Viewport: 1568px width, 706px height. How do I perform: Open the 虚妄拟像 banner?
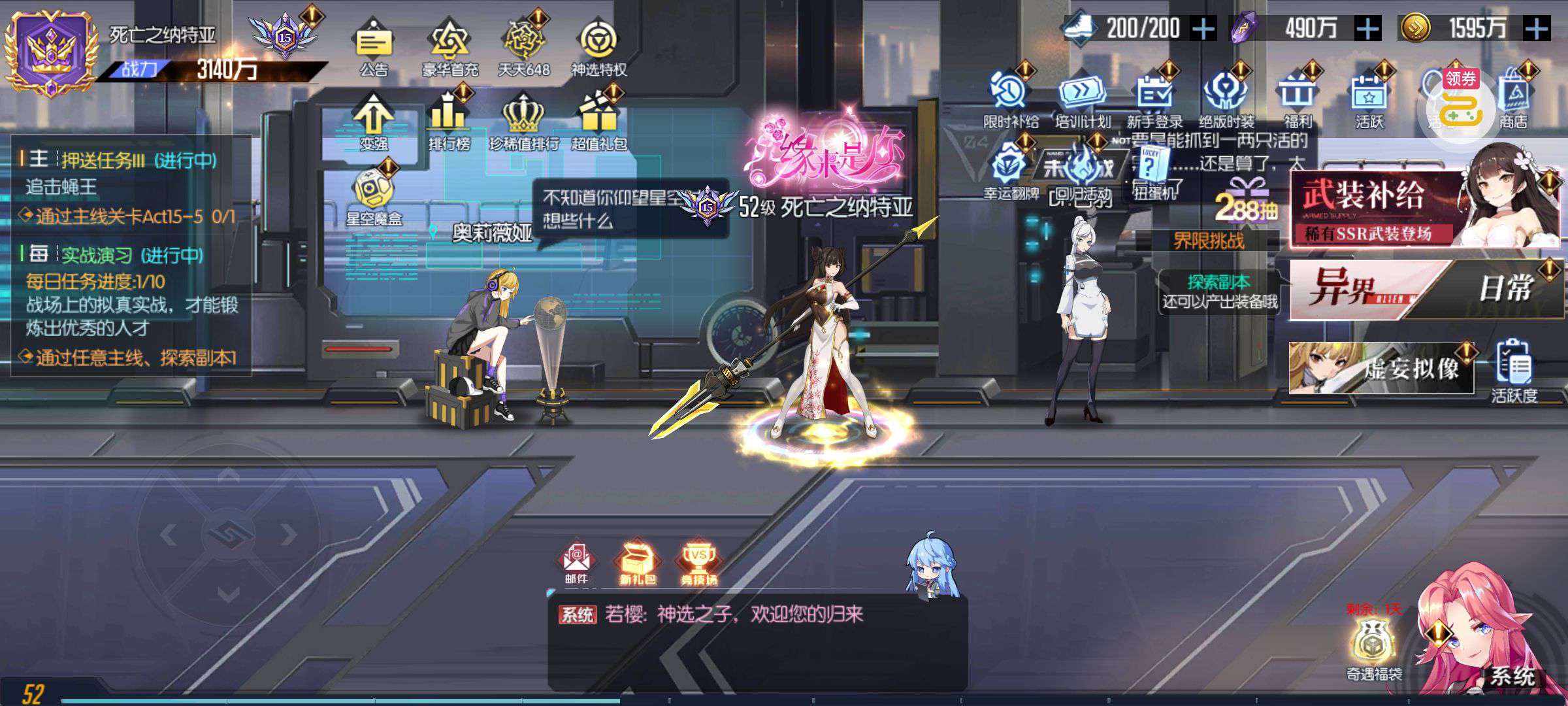tap(1380, 368)
